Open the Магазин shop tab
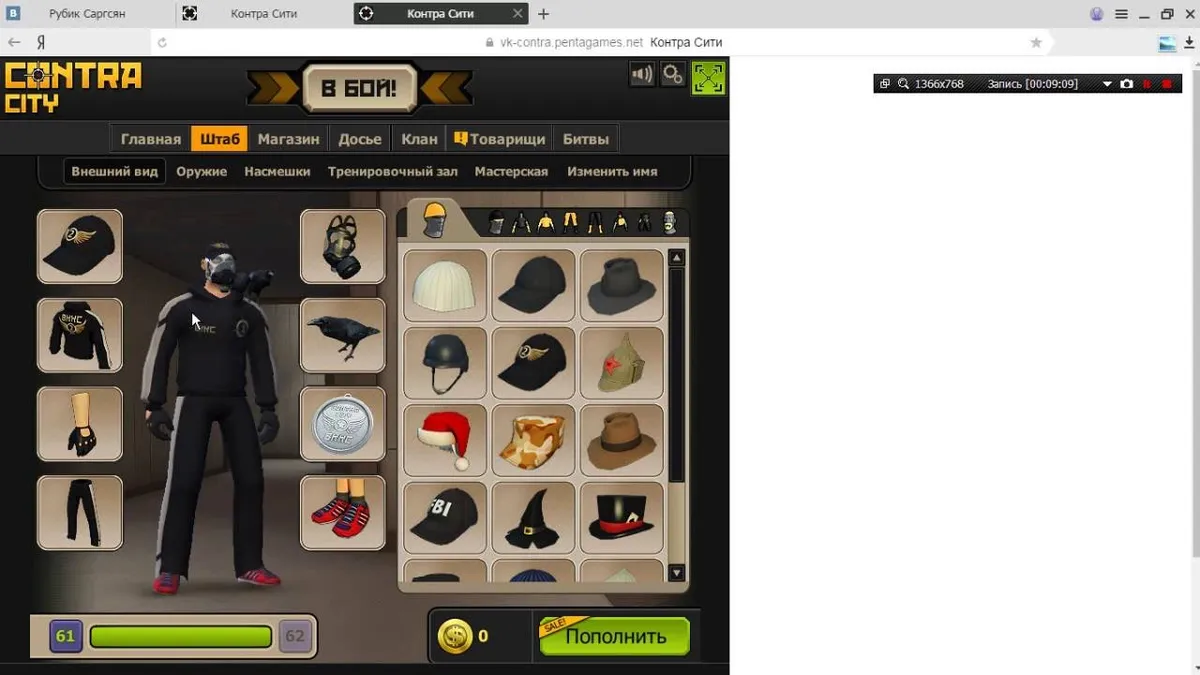Screen dimensions: 1200x675 (x=288, y=139)
